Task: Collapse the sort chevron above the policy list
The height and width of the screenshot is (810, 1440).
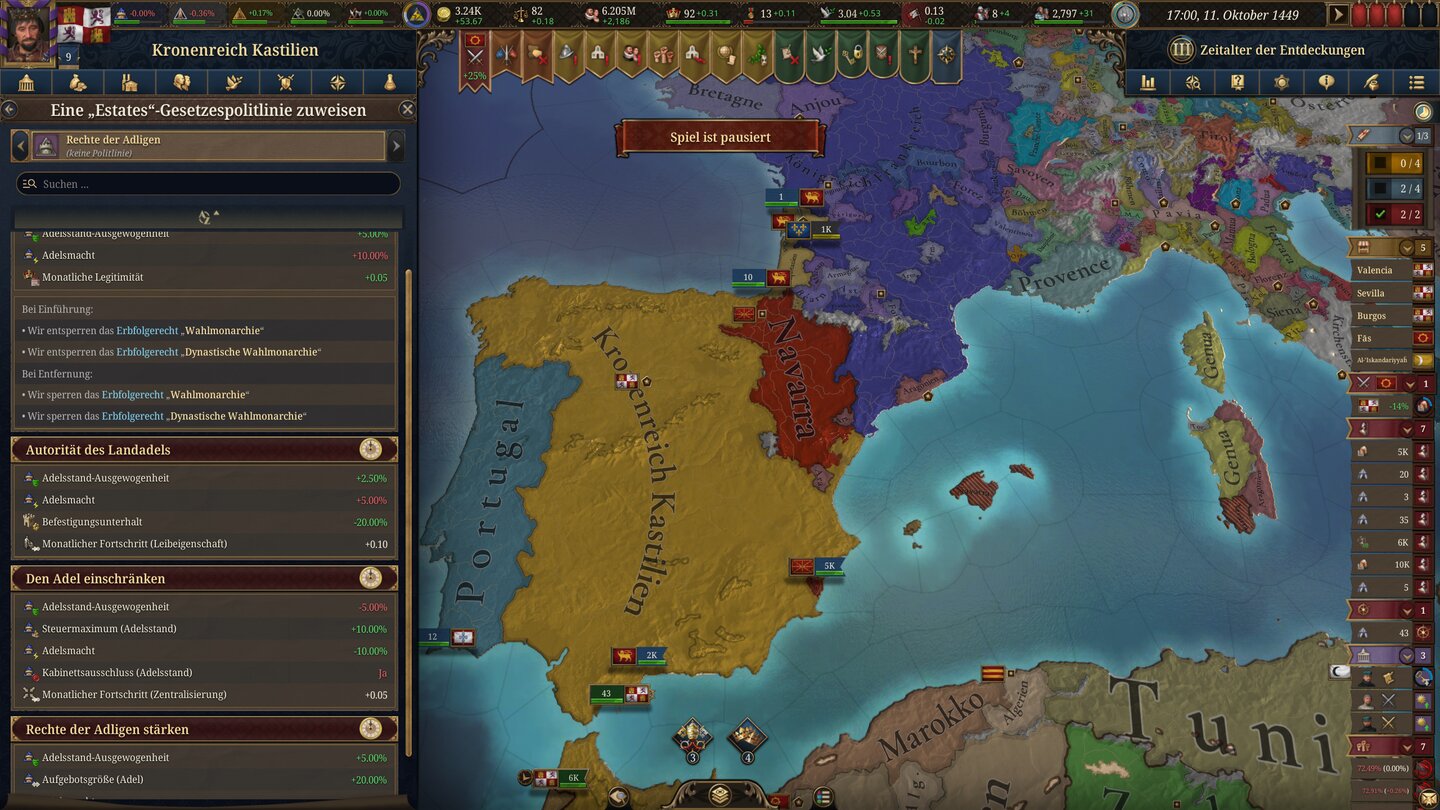Action: 207,215
